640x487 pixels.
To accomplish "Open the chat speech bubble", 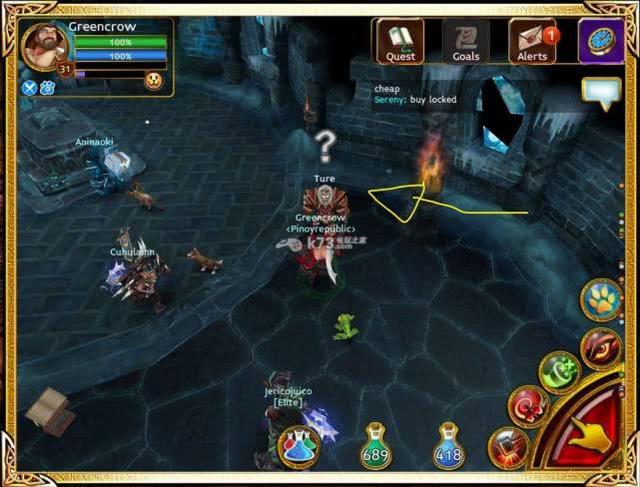I will click(x=602, y=94).
